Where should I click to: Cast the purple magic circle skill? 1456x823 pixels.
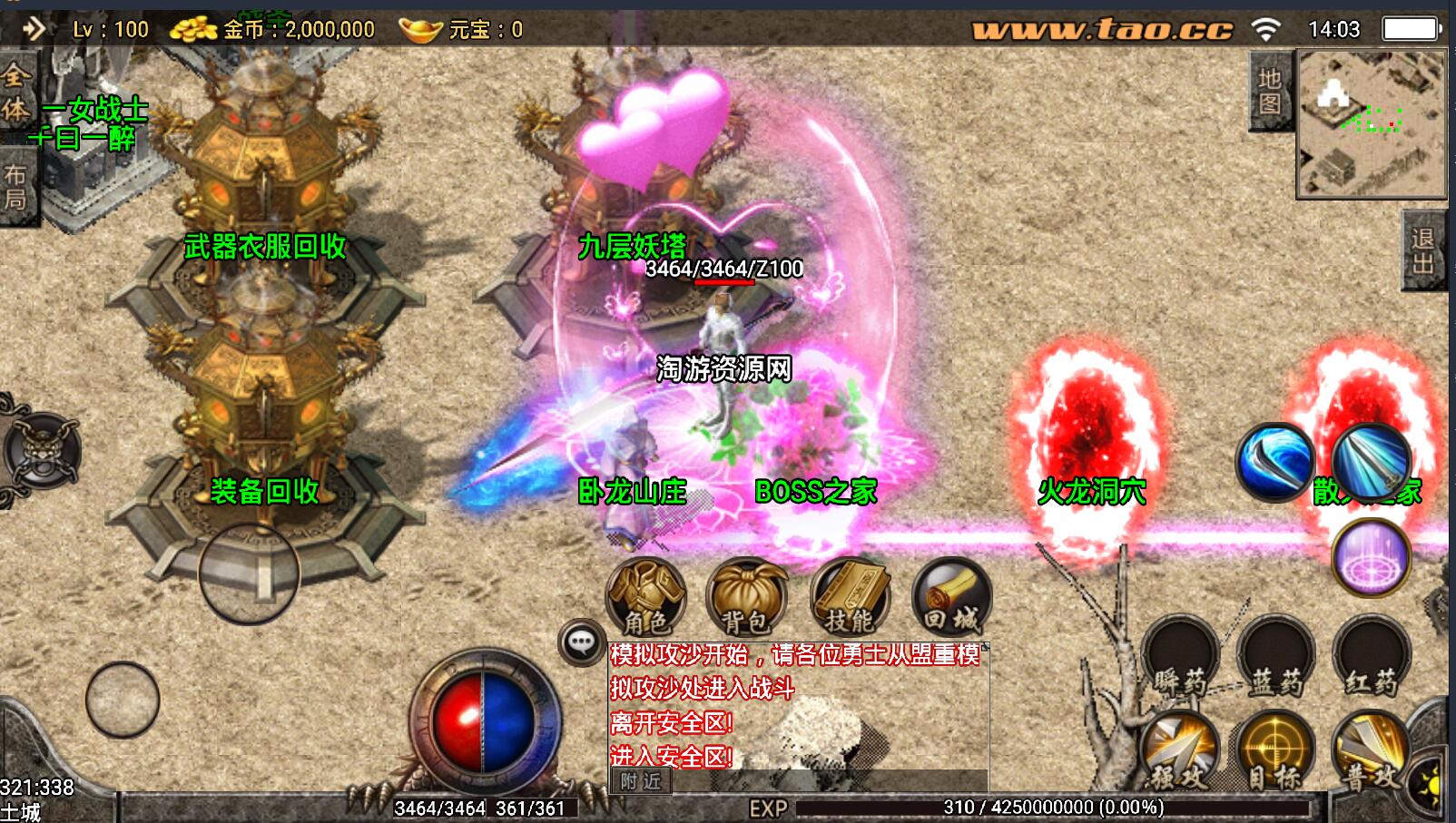coord(1371,555)
